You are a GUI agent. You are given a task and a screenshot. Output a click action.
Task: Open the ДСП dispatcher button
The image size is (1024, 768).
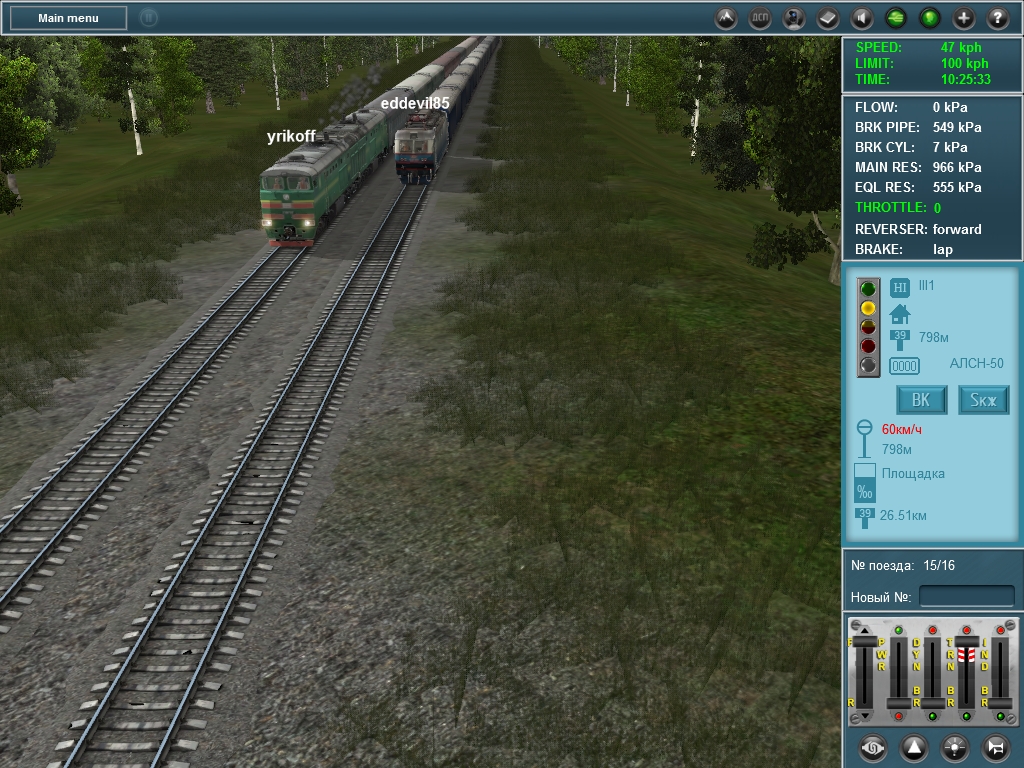[761, 18]
